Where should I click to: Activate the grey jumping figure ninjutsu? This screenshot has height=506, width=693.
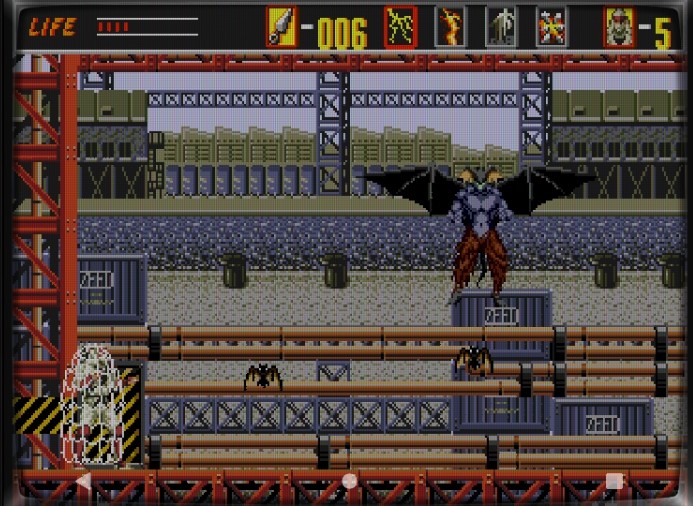click(x=501, y=27)
